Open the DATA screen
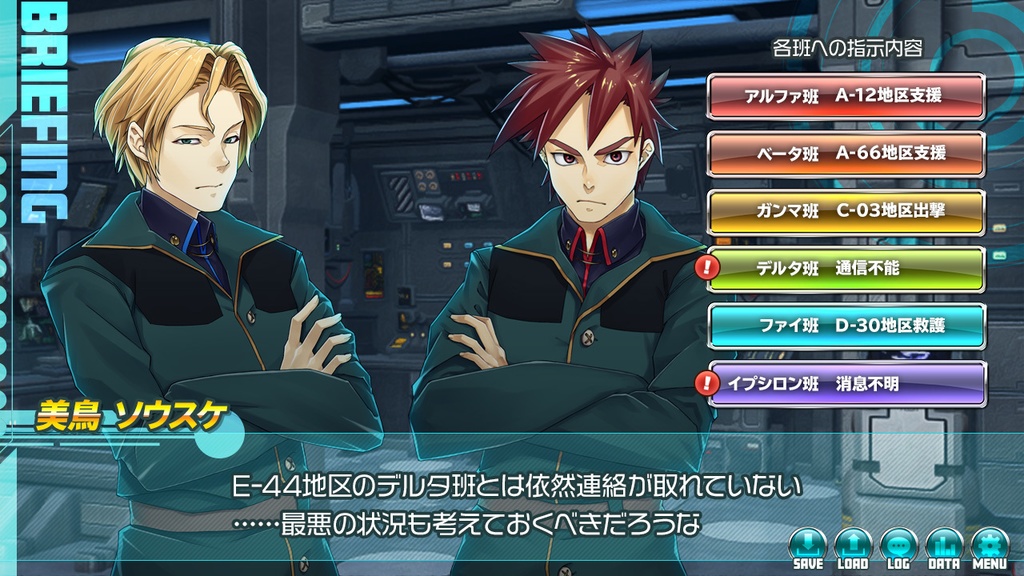Screen dimensions: 1024x576 click(943, 547)
